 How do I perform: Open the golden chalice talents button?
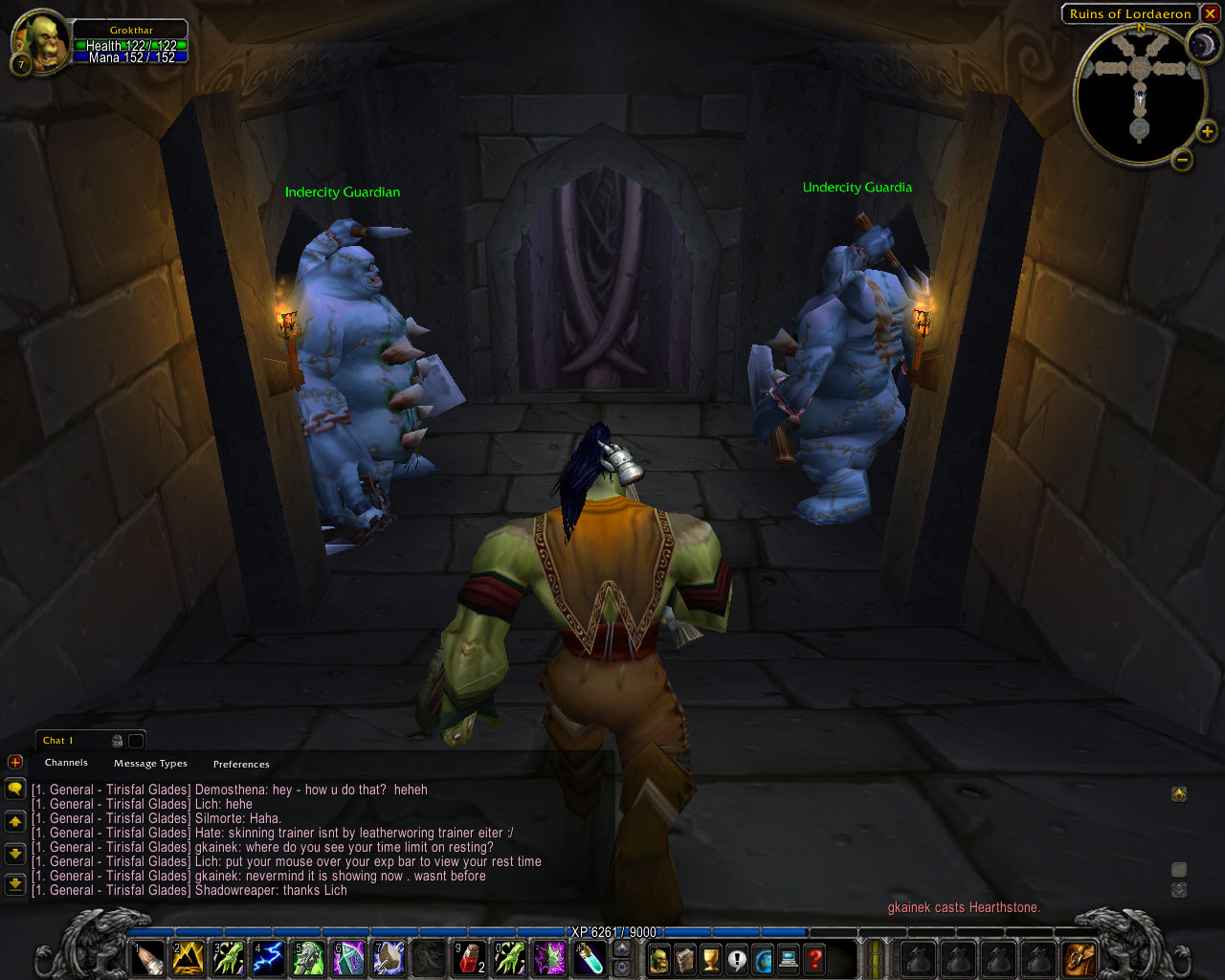tap(711, 958)
